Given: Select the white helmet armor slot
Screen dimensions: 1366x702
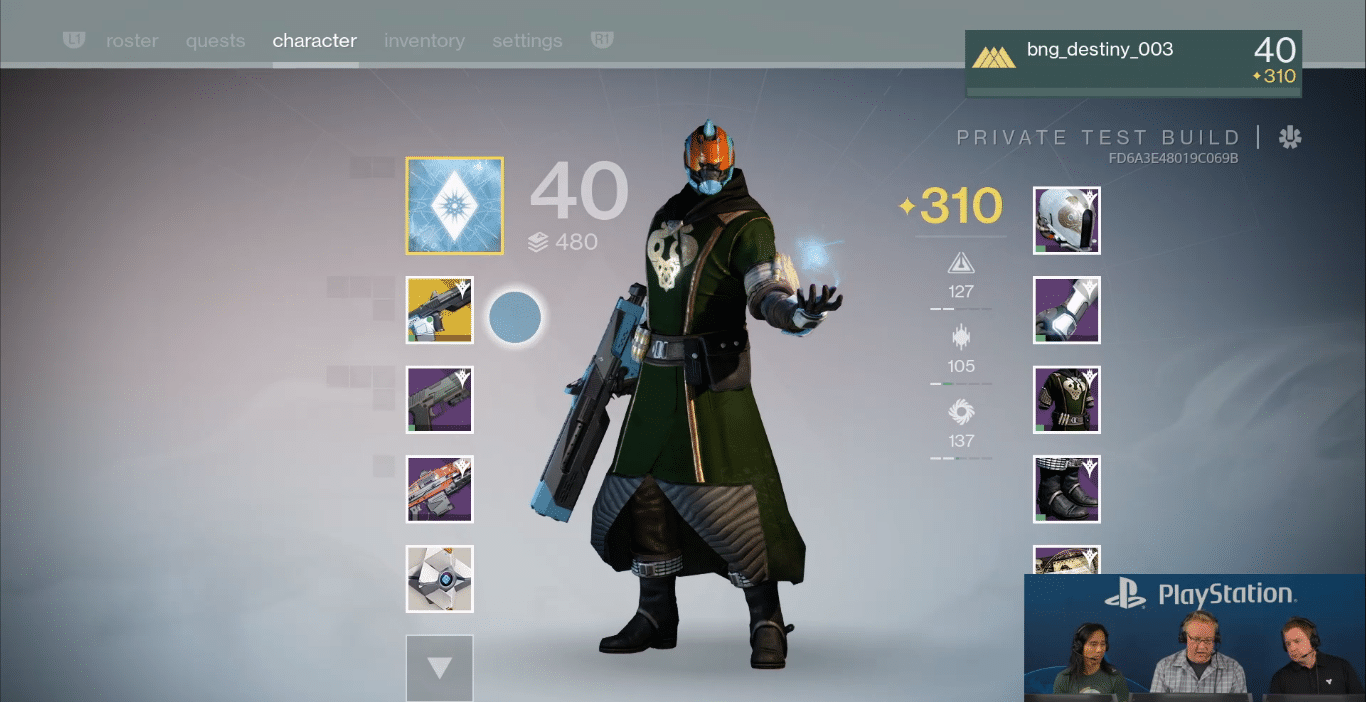Looking at the screenshot, I should (1066, 220).
